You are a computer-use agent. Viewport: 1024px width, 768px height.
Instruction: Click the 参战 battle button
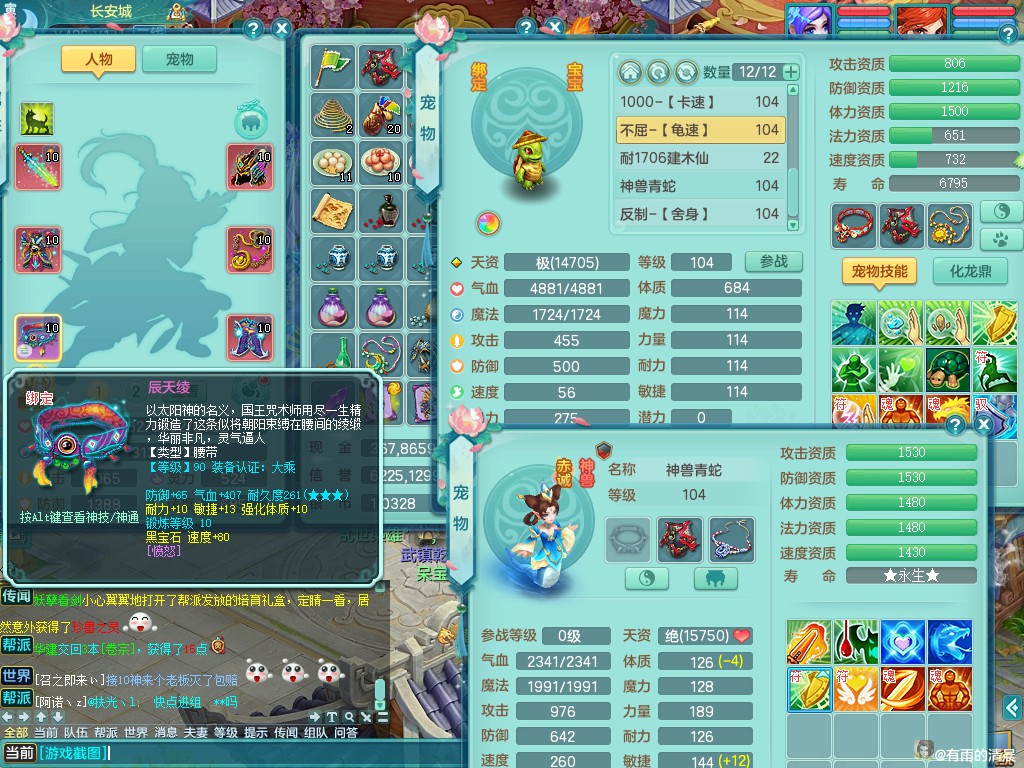773,262
